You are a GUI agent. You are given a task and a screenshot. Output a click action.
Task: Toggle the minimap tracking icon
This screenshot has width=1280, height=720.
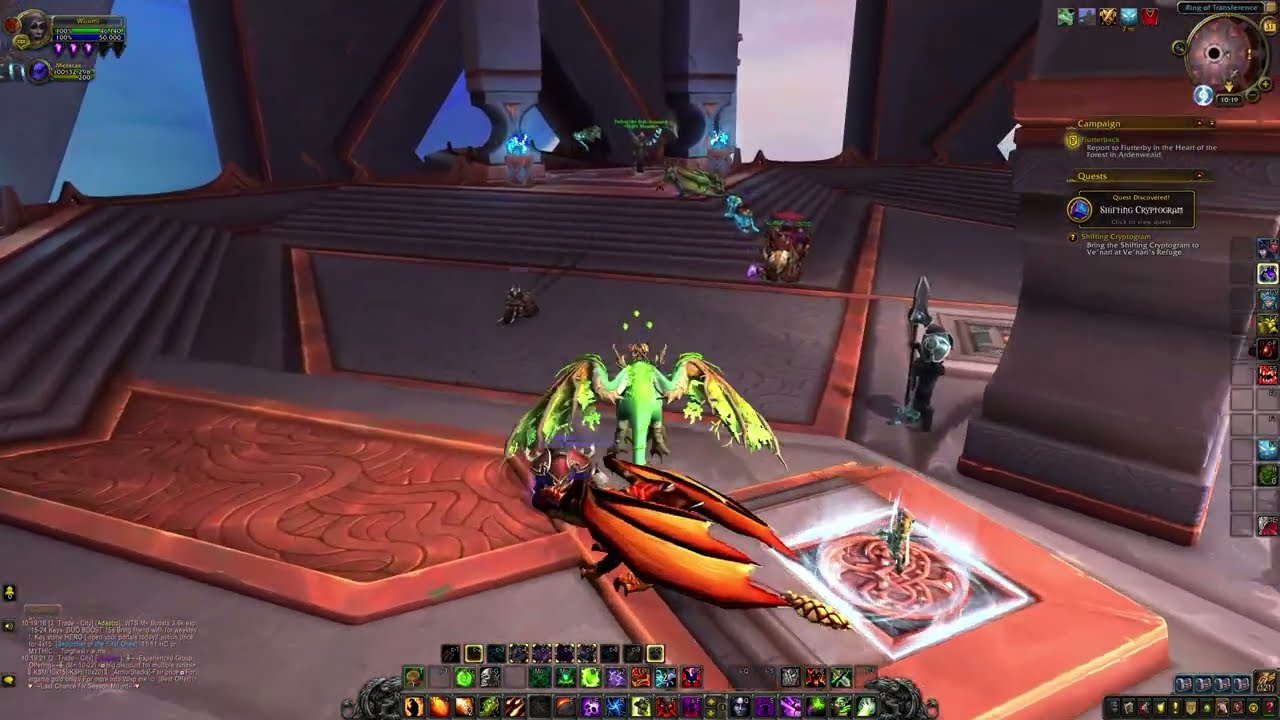1180,47
